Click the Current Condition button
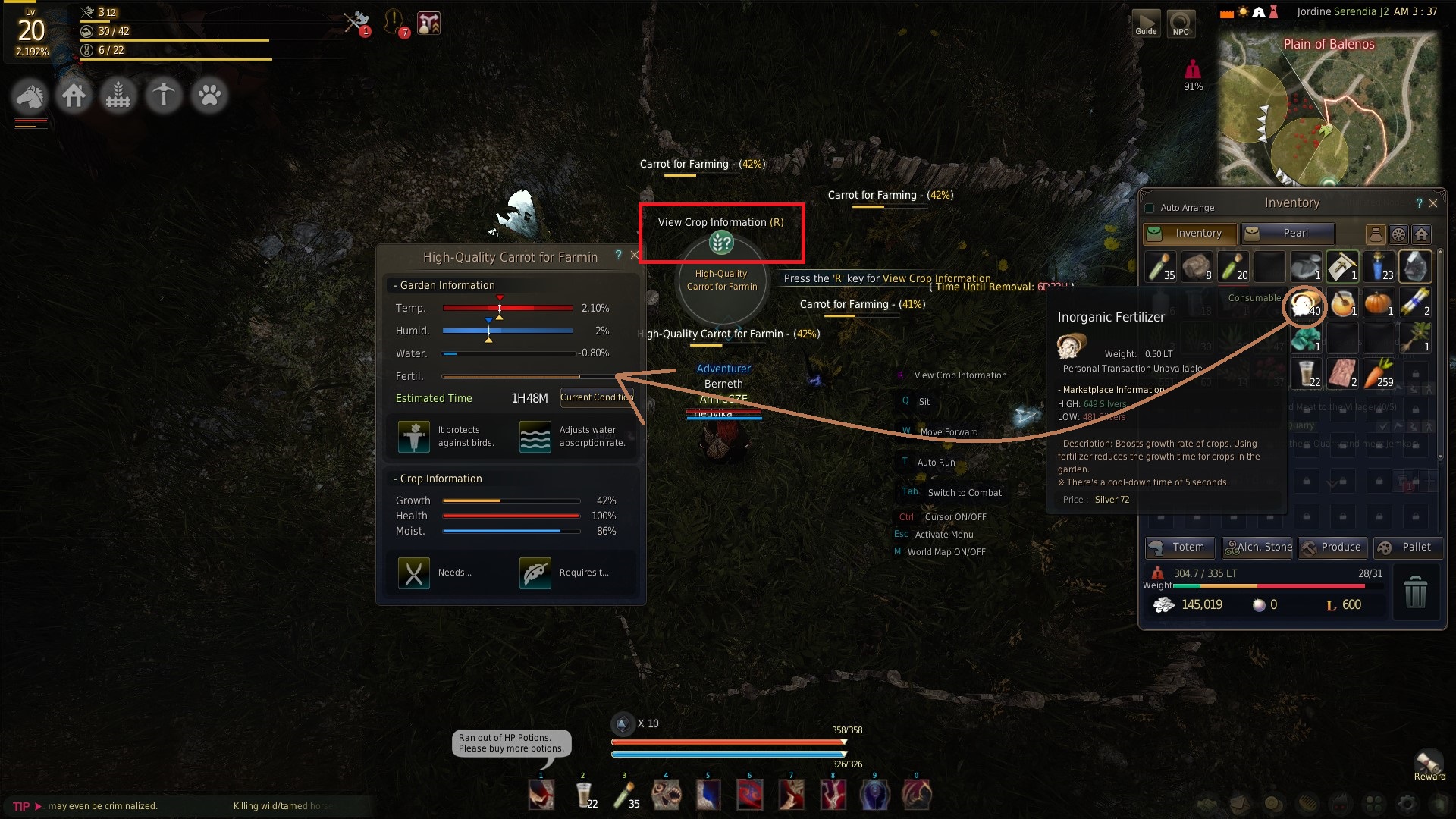The image size is (1456, 819). 596,397
